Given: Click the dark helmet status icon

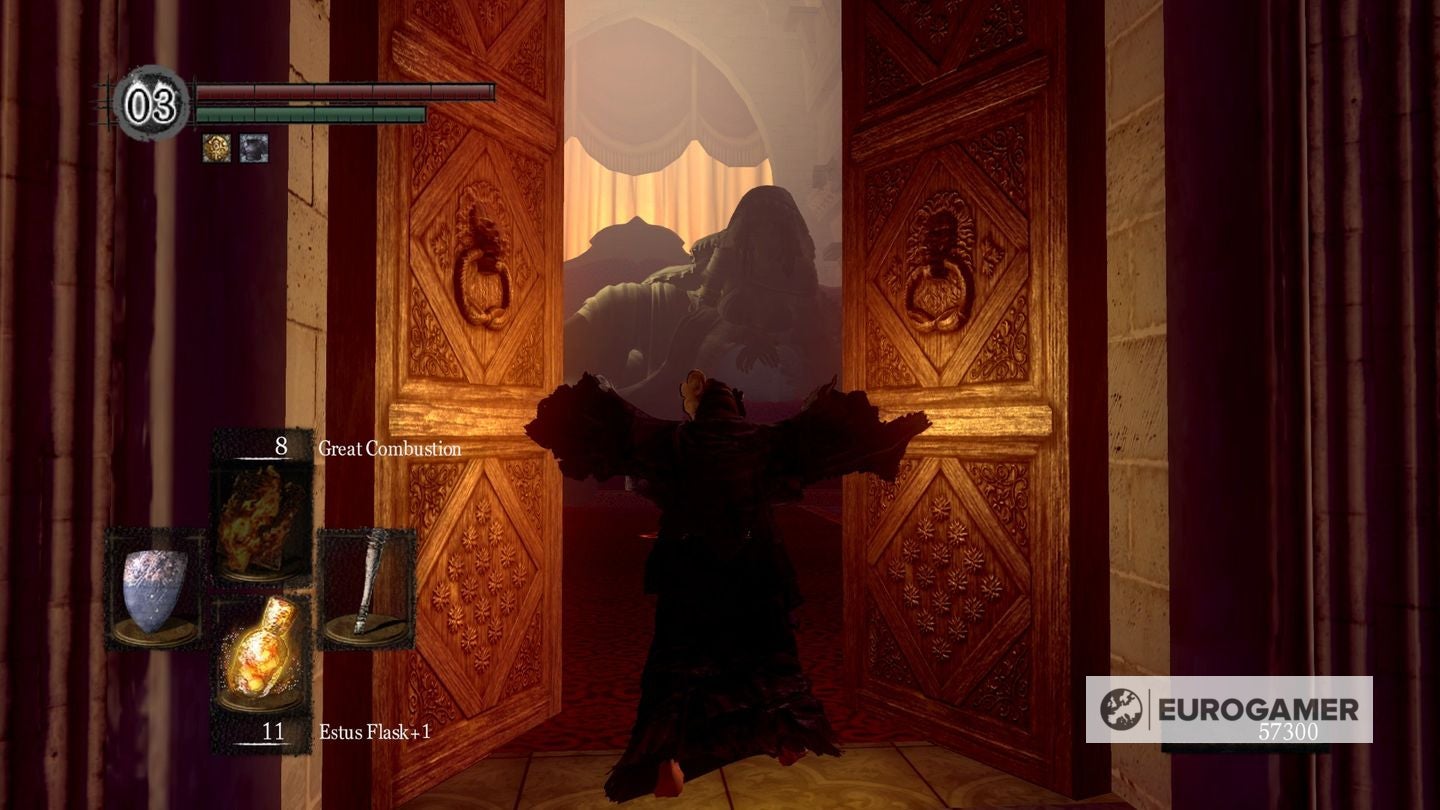Looking at the screenshot, I should pyautogui.click(x=254, y=148).
